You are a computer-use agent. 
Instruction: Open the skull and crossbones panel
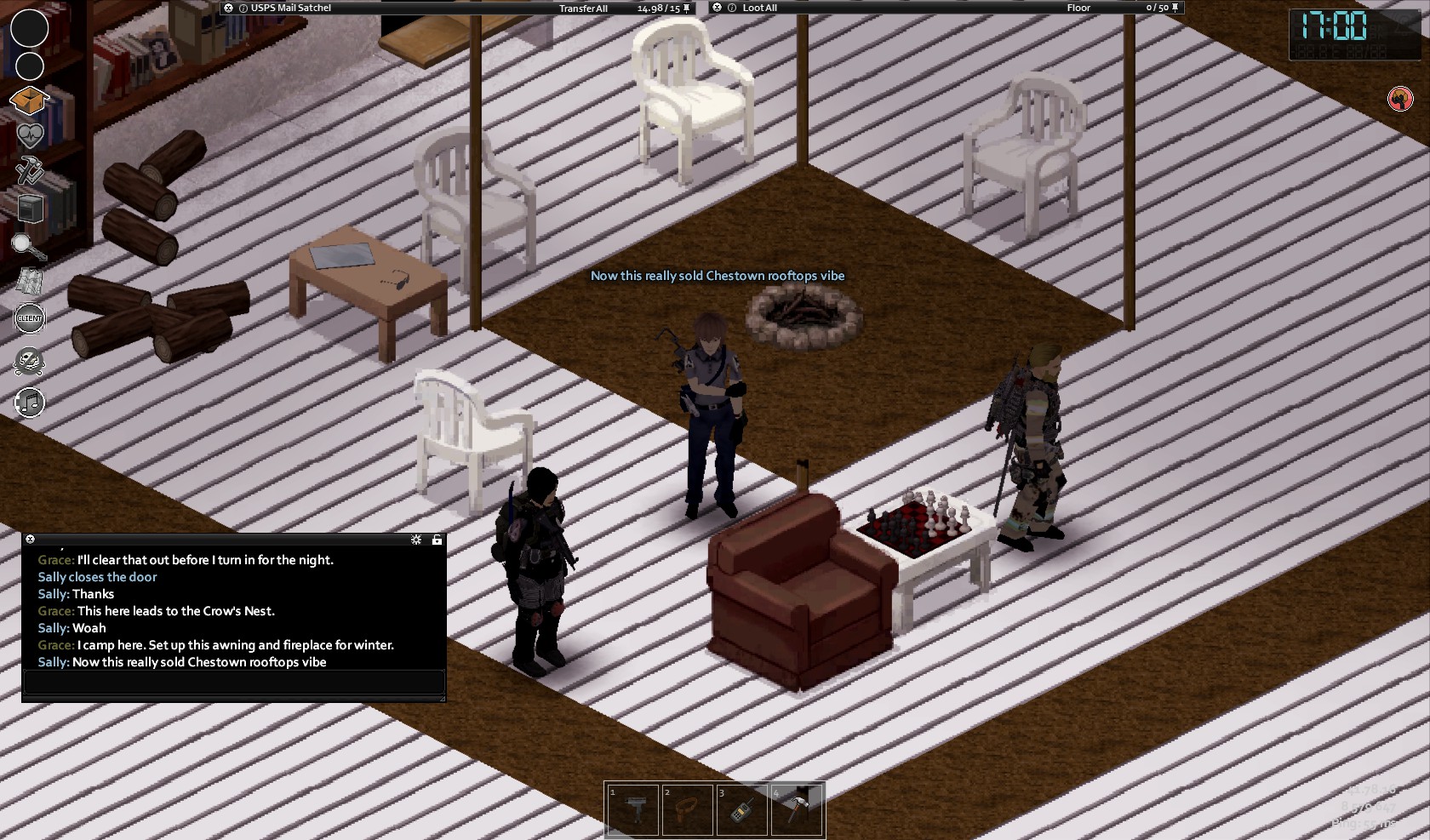[30, 362]
